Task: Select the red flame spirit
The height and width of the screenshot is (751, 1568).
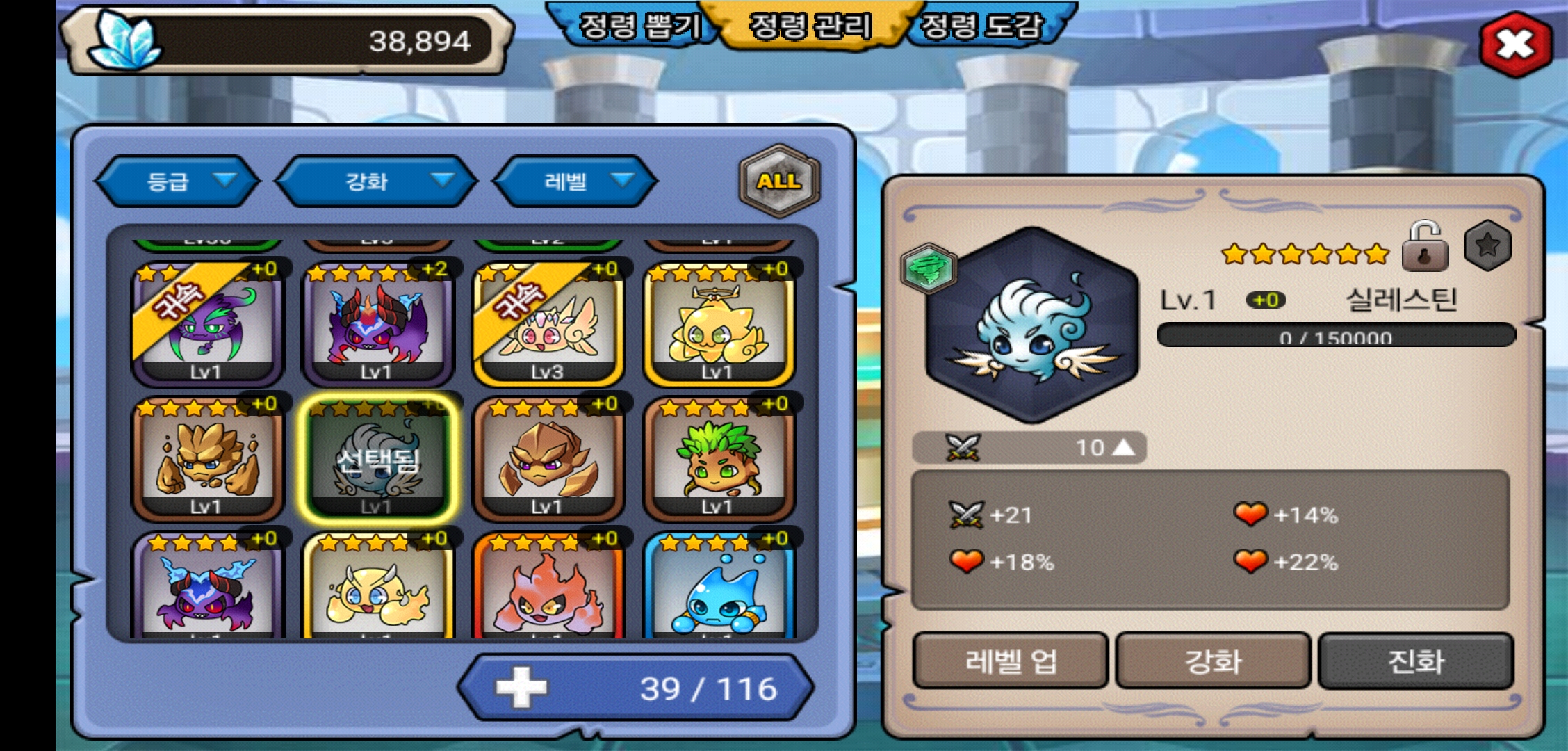Action: 548,590
